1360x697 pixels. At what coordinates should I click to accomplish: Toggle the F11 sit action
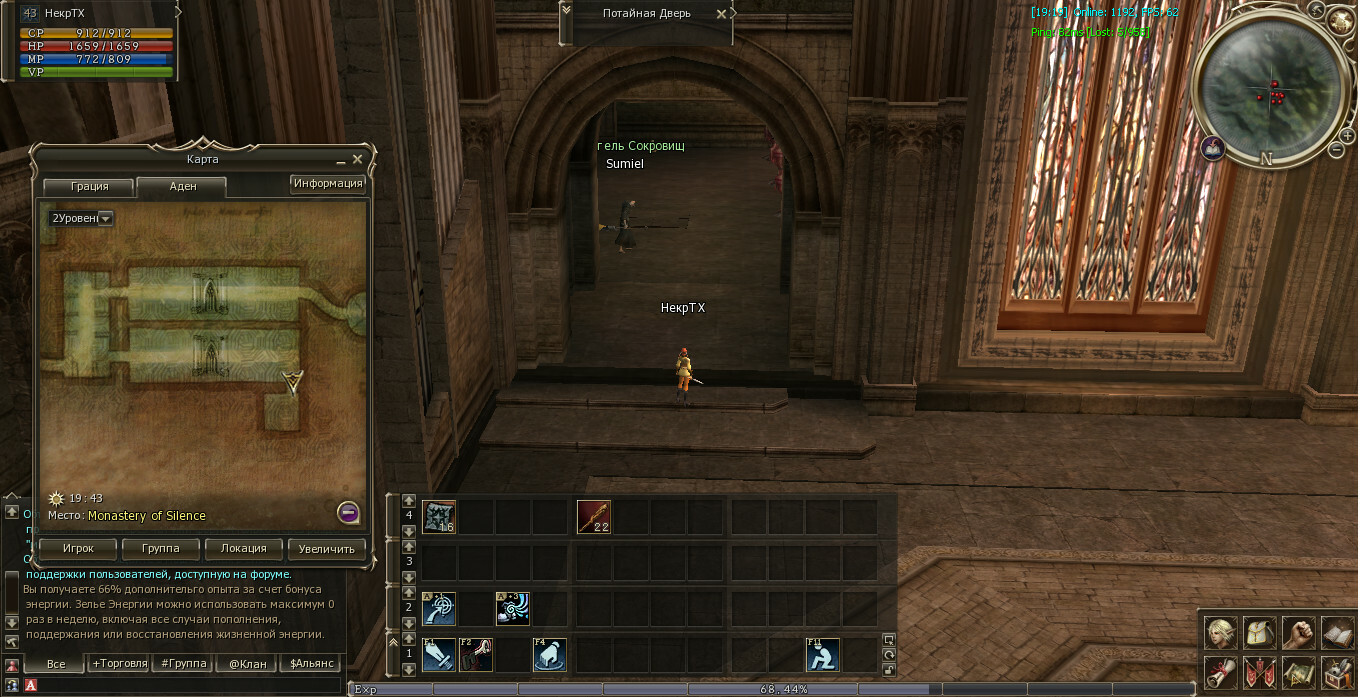tap(823, 655)
